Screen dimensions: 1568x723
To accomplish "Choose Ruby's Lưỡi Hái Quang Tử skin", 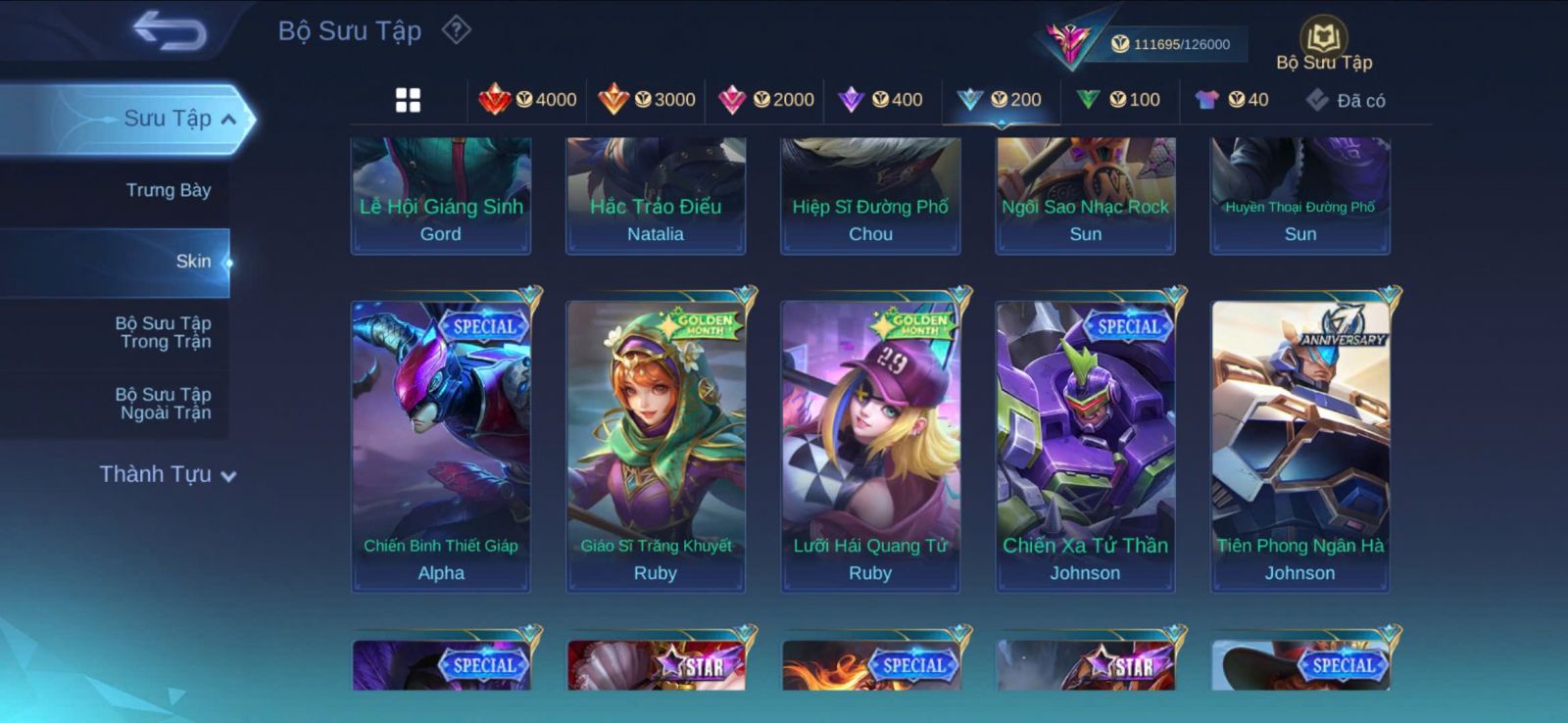I will pos(870,446).
